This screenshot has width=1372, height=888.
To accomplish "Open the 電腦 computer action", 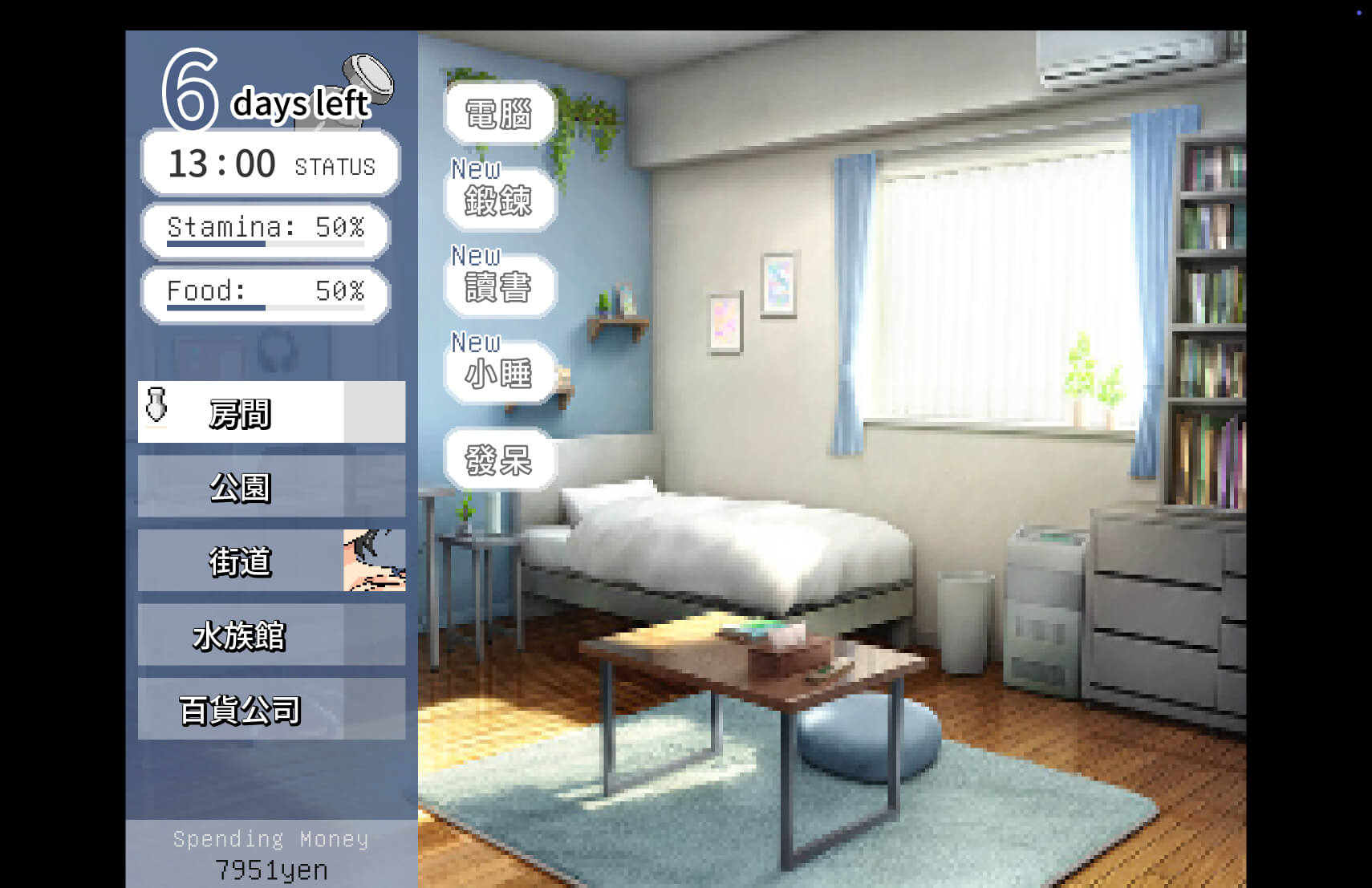I will pos(499,114).
